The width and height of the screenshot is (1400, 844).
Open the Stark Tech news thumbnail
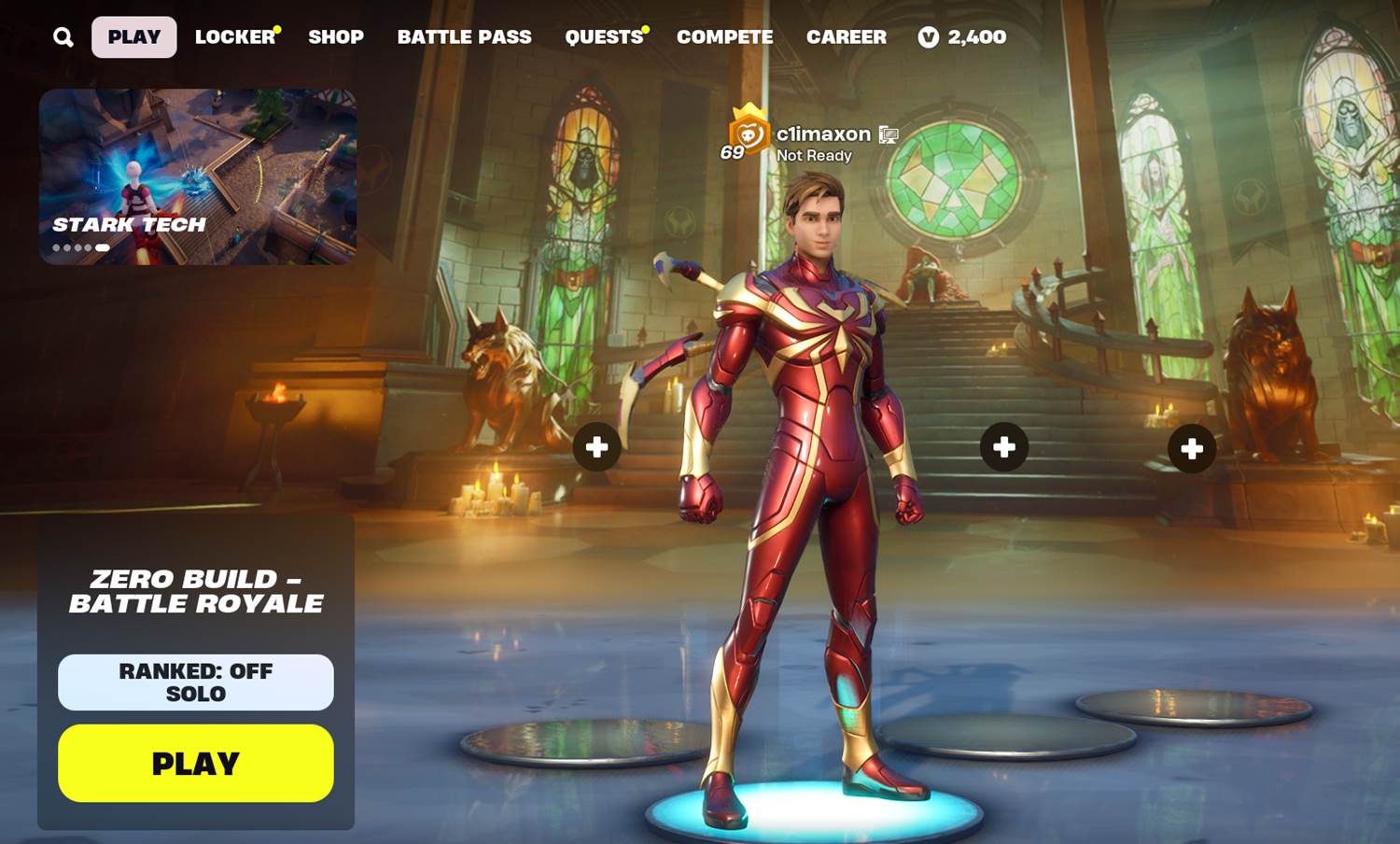[198, 176]
